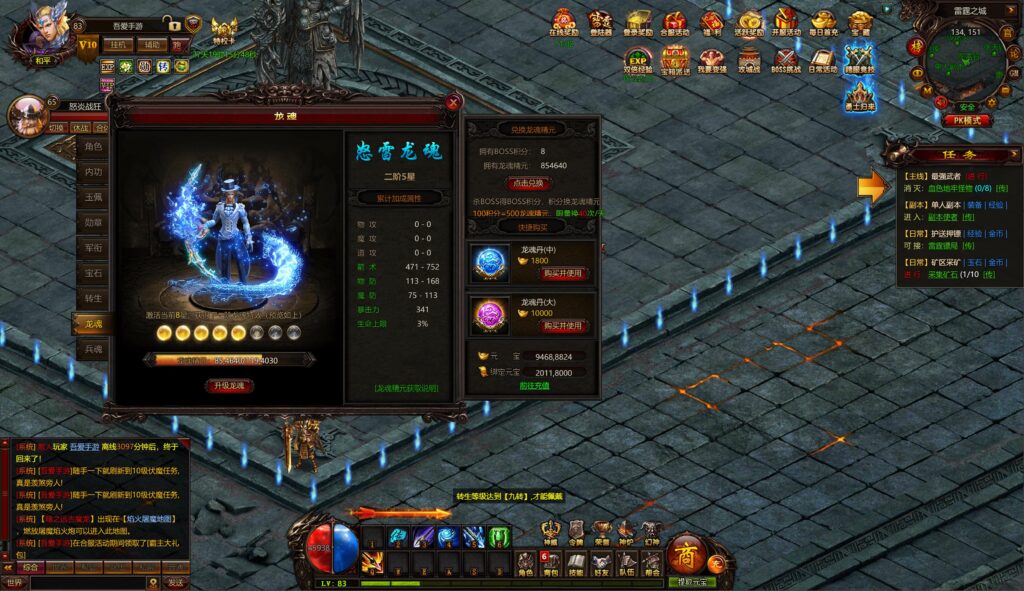Image resolution: width=1024 pixels, height=591 pixels.
Task: Select the 转生 rebirth tab
Action: click(93, 298)
